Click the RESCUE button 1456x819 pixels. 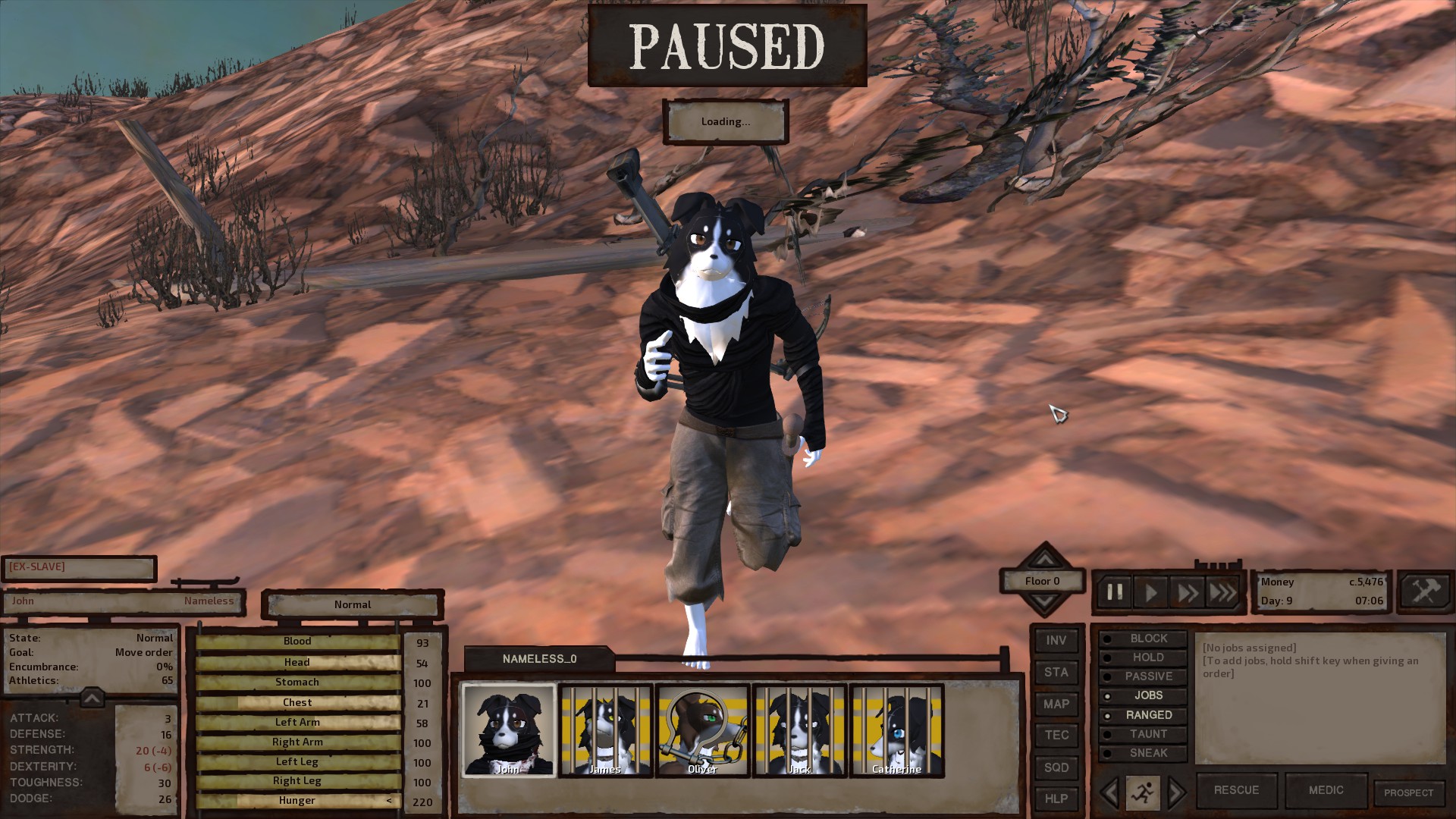(x=1236, y=790)
